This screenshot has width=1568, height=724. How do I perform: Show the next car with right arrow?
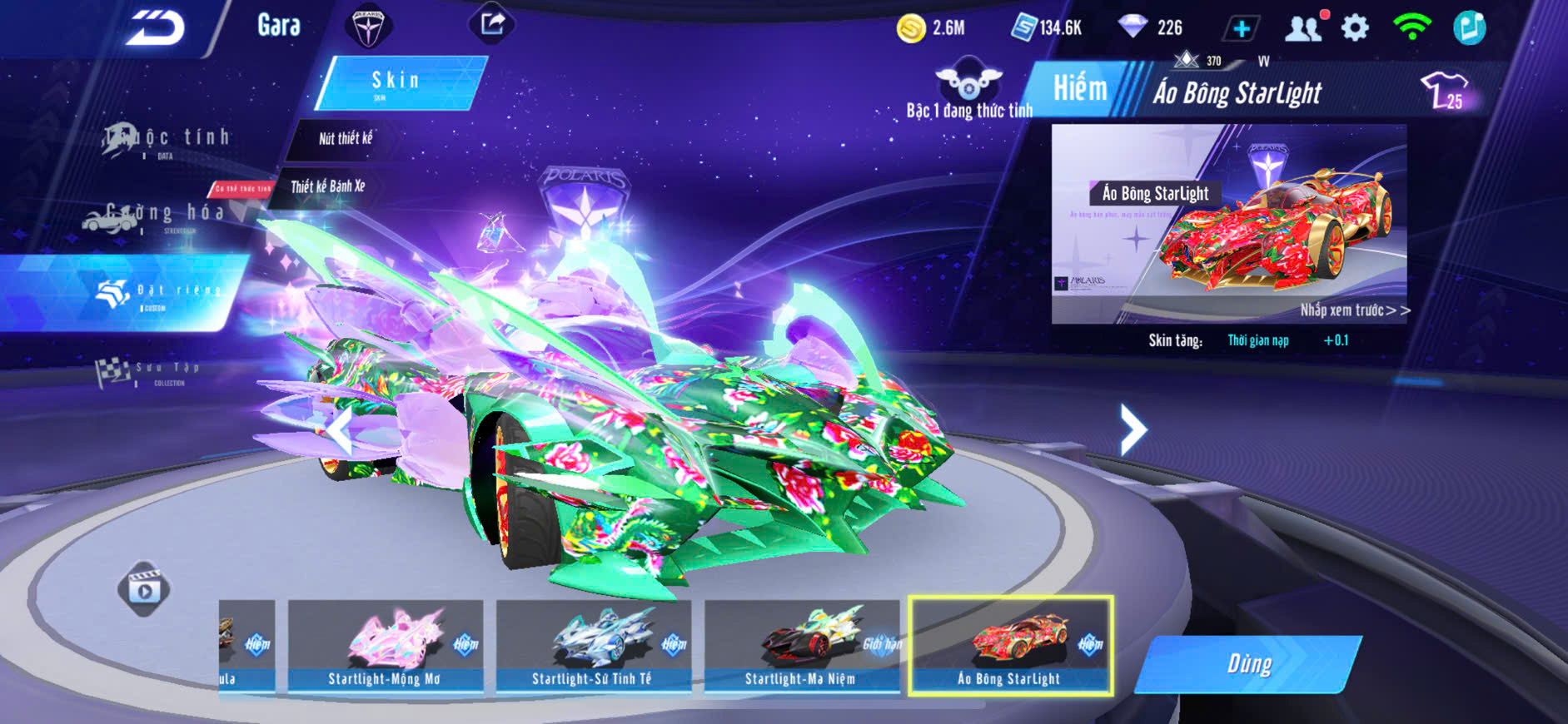[1132, 429]
